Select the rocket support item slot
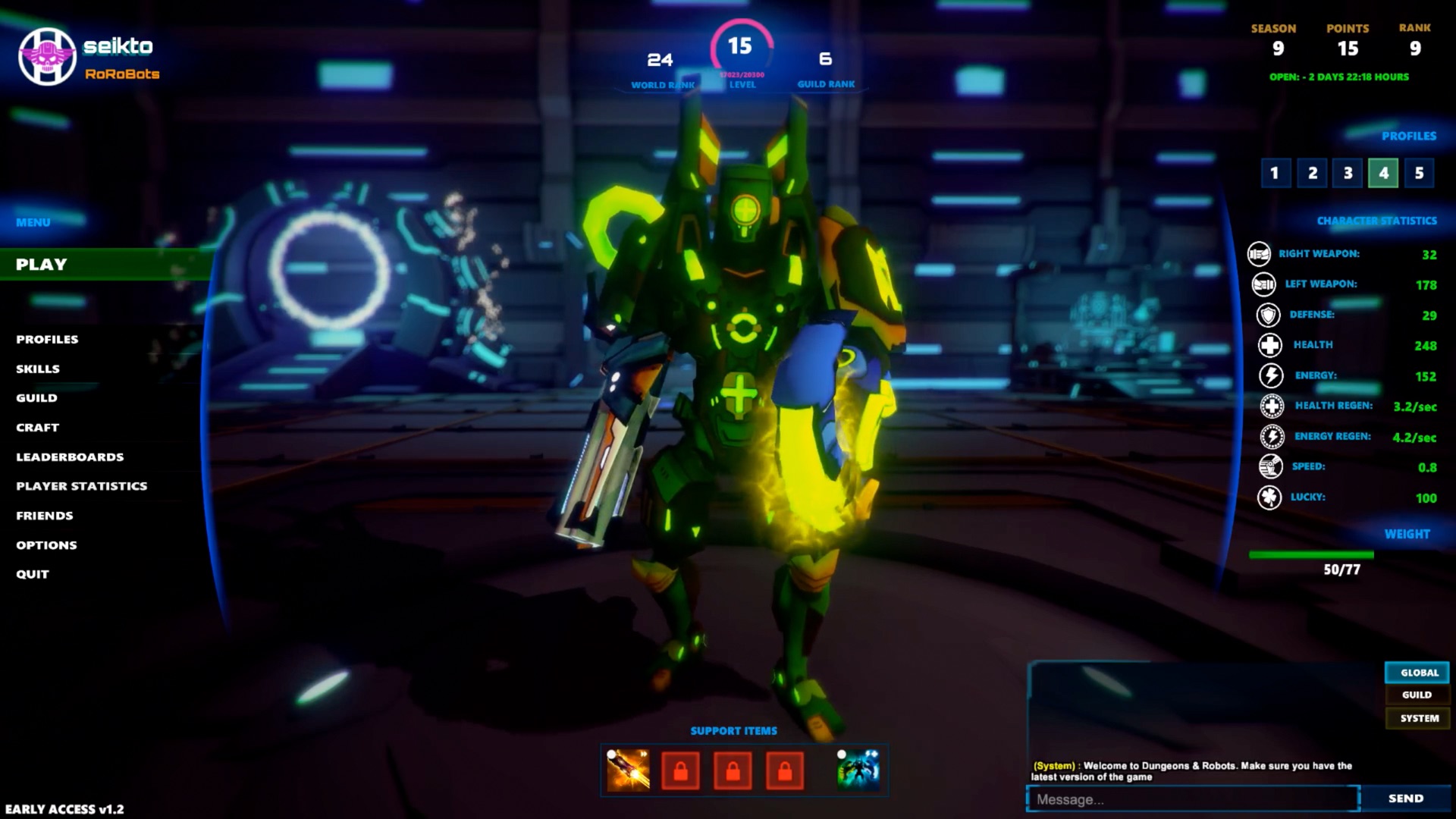The height and width of the screenshot is (819, 1456). point(629,769)
